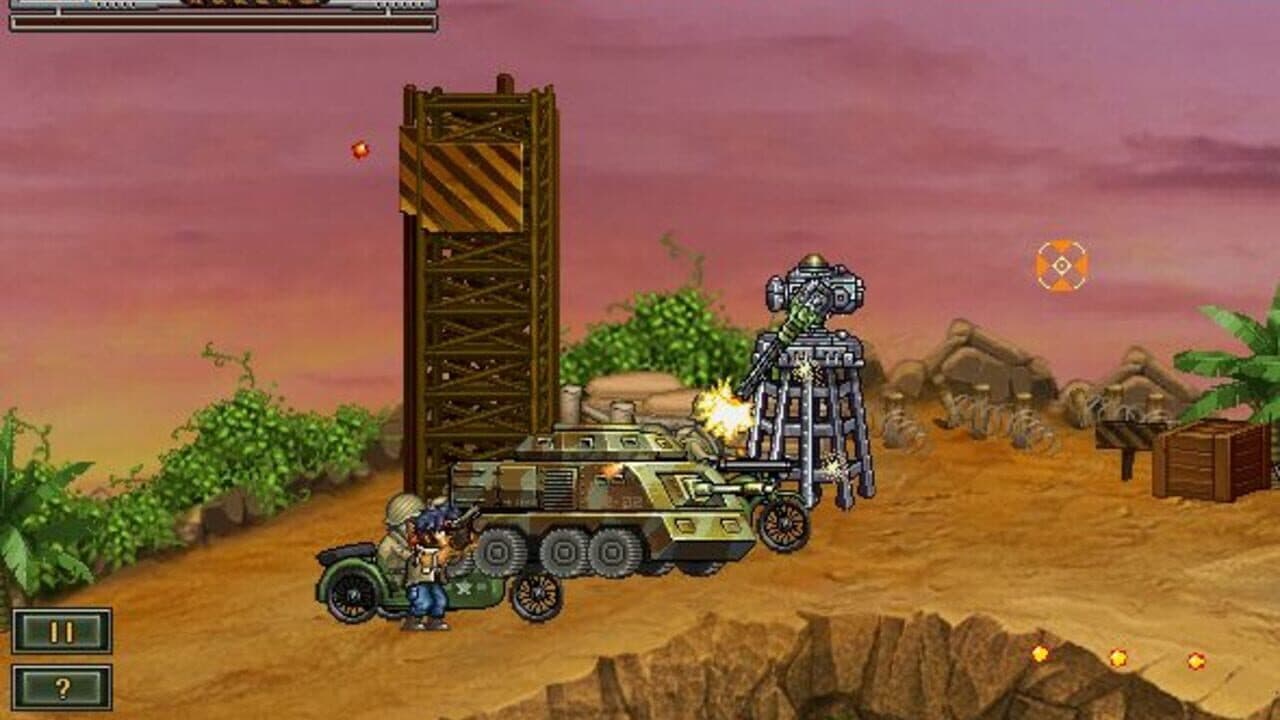The height and width of the screenshot is (720, 1280).
Task: Click the pause button
Action: [62, 631]
